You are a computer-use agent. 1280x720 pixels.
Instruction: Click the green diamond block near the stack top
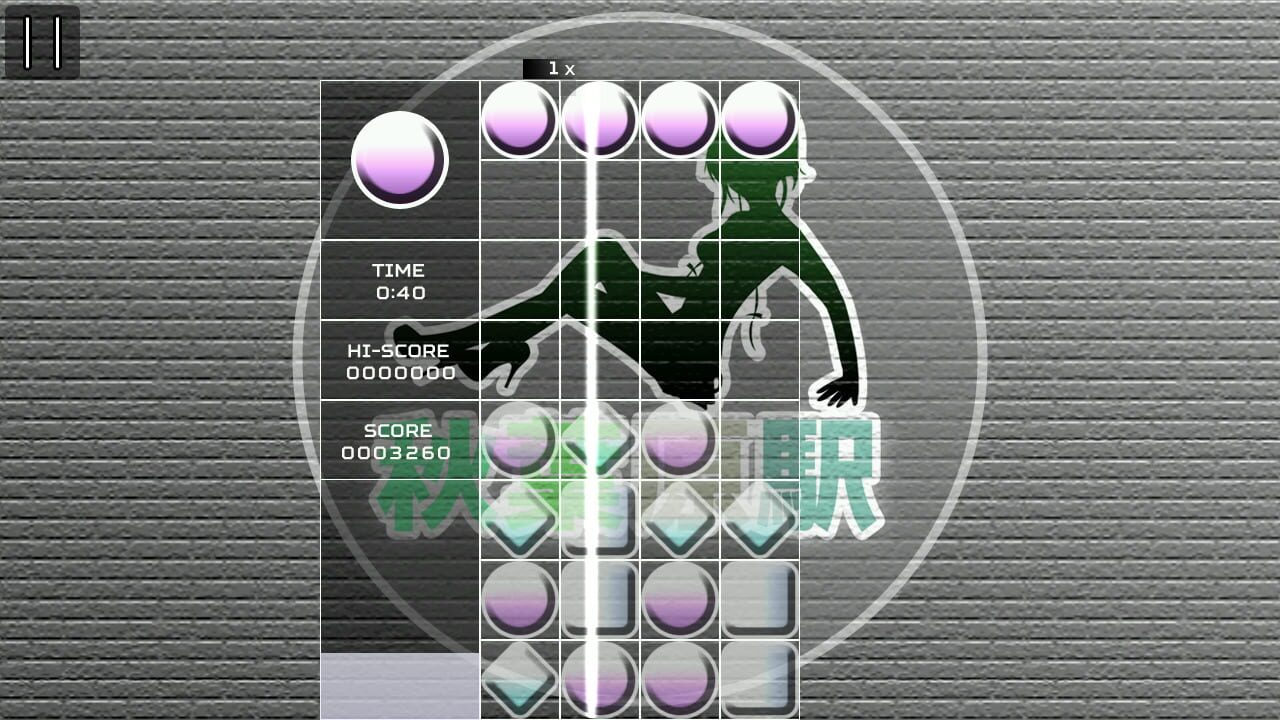(x=600, y=440)
